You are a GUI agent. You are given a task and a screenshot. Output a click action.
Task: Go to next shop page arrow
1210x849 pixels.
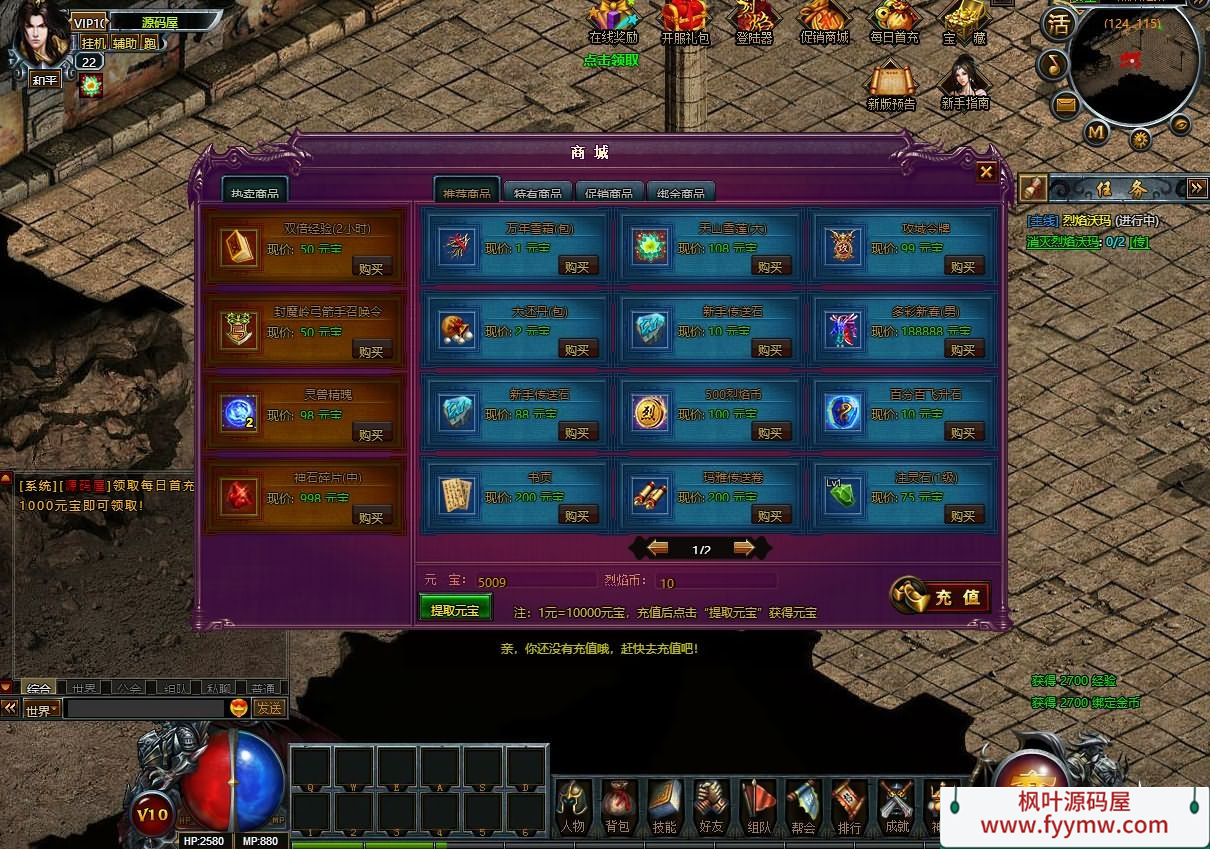[743, 548]
